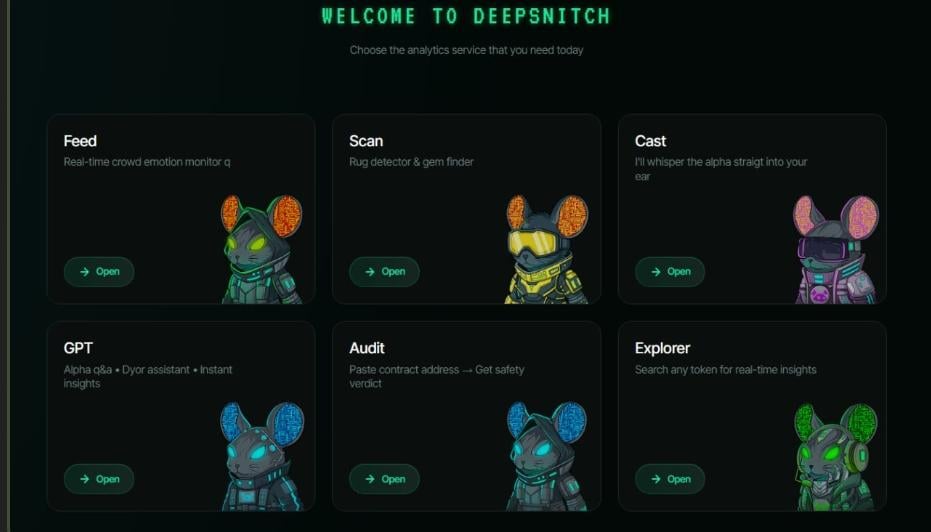Viewport: 931px width, 532px height.
Task: Open the Feed service
Action: [99, 272]
